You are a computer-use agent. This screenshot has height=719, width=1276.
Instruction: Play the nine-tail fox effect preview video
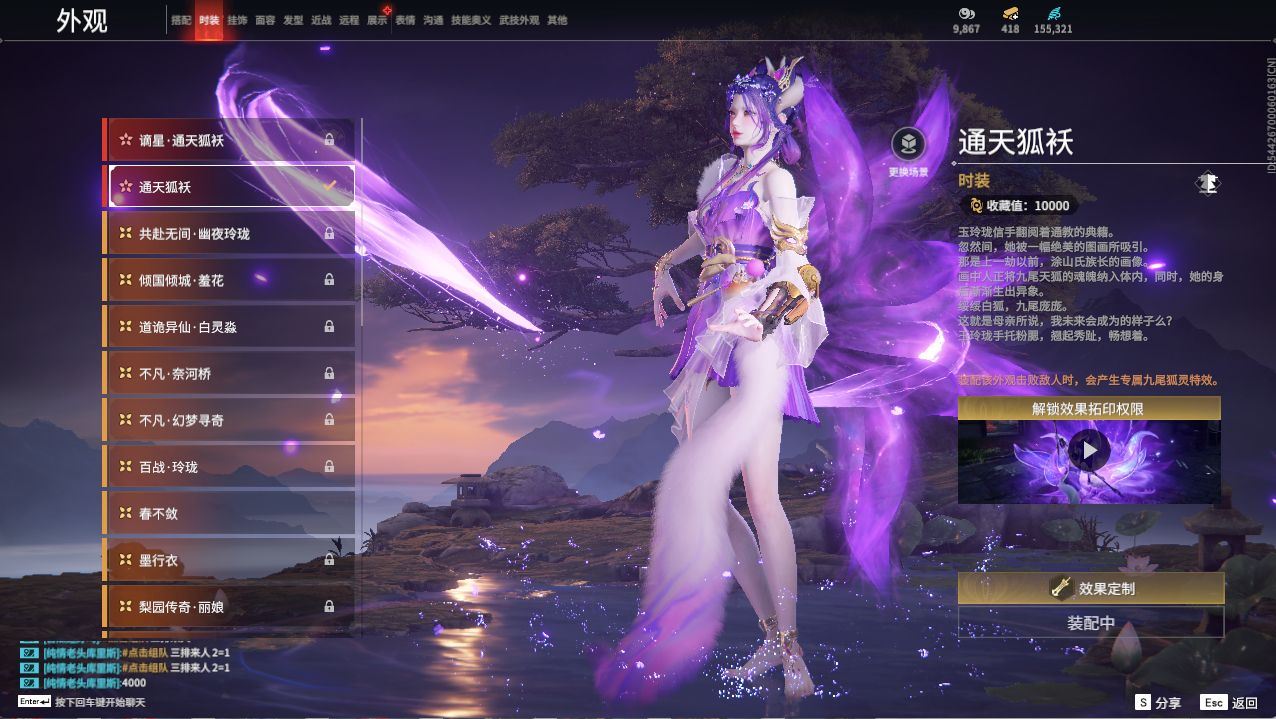[1089, 451]
